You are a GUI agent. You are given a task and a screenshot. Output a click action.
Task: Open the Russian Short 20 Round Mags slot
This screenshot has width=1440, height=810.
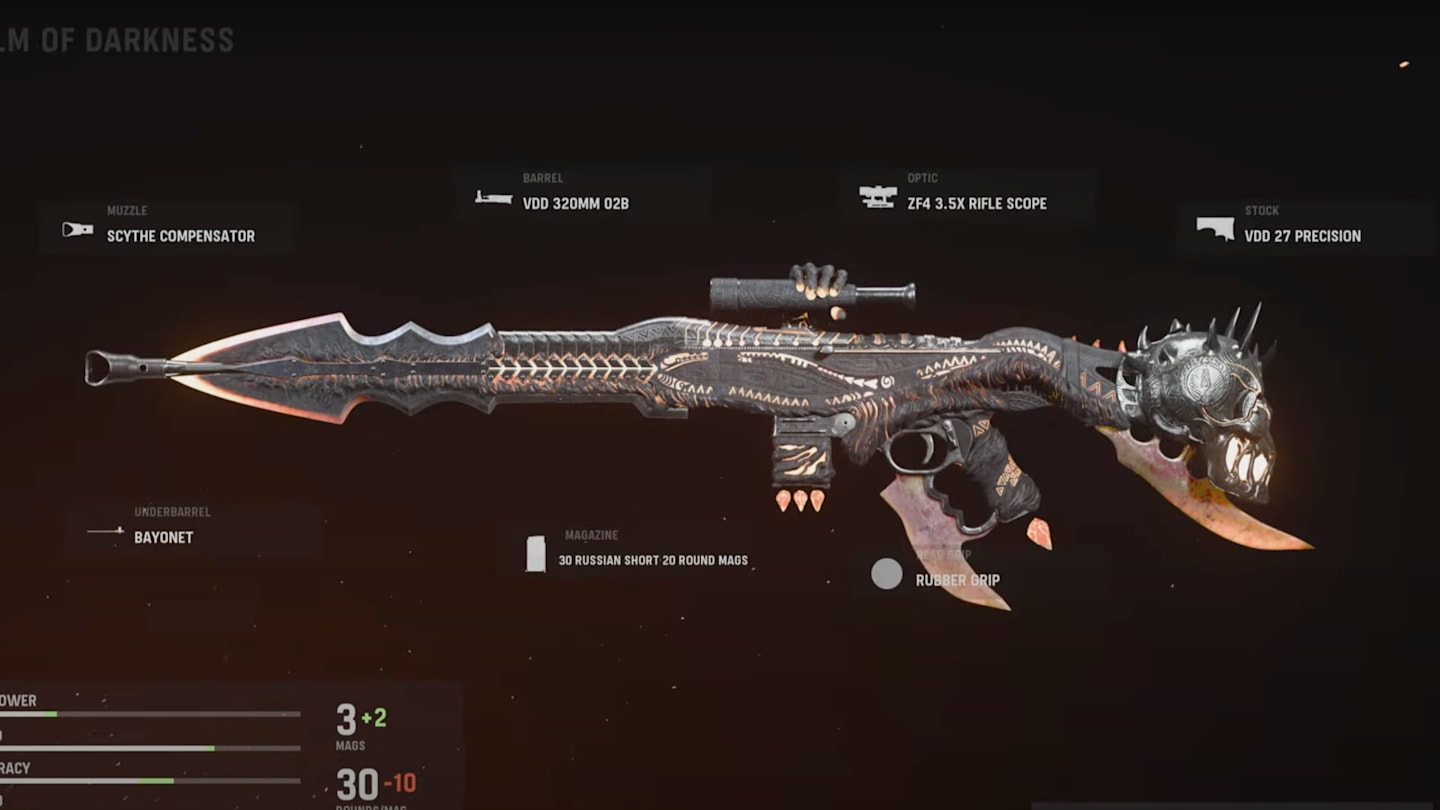click(x=640, y=552)
